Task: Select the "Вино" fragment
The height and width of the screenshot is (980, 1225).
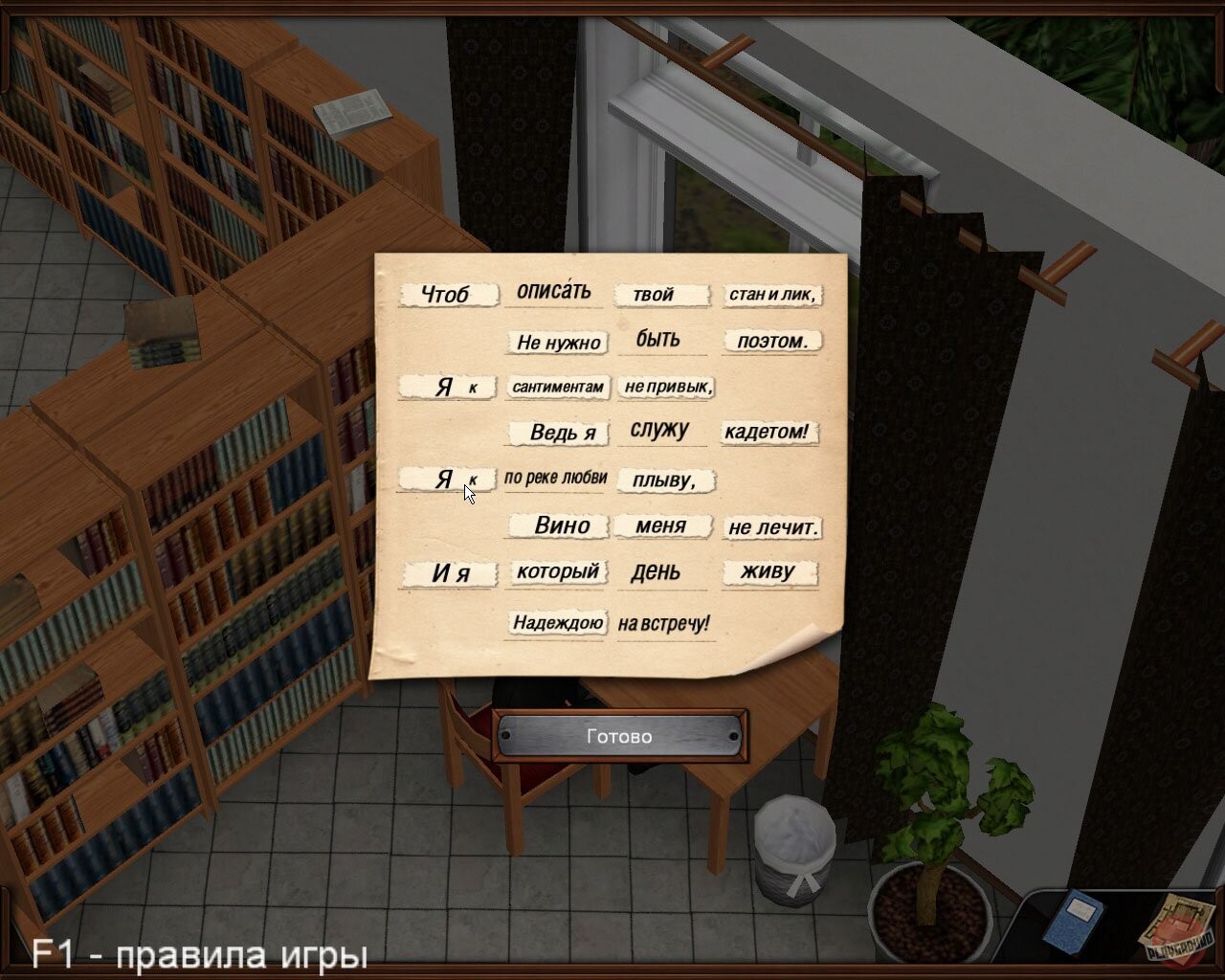Action: [560, 525]
